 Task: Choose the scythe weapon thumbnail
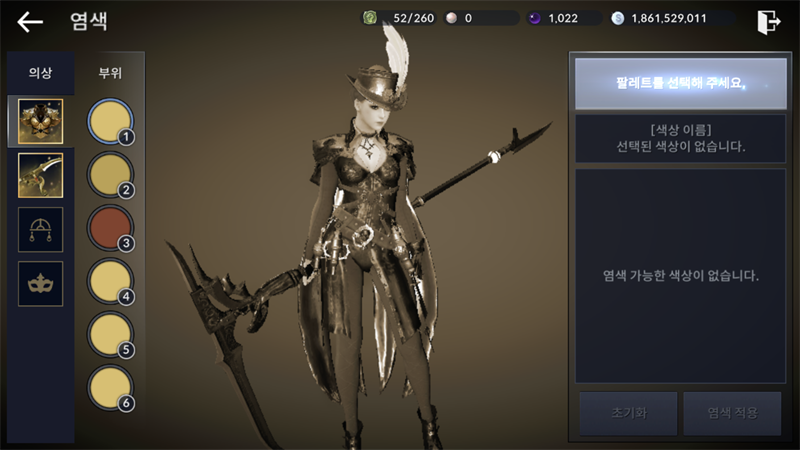[41, 175]
